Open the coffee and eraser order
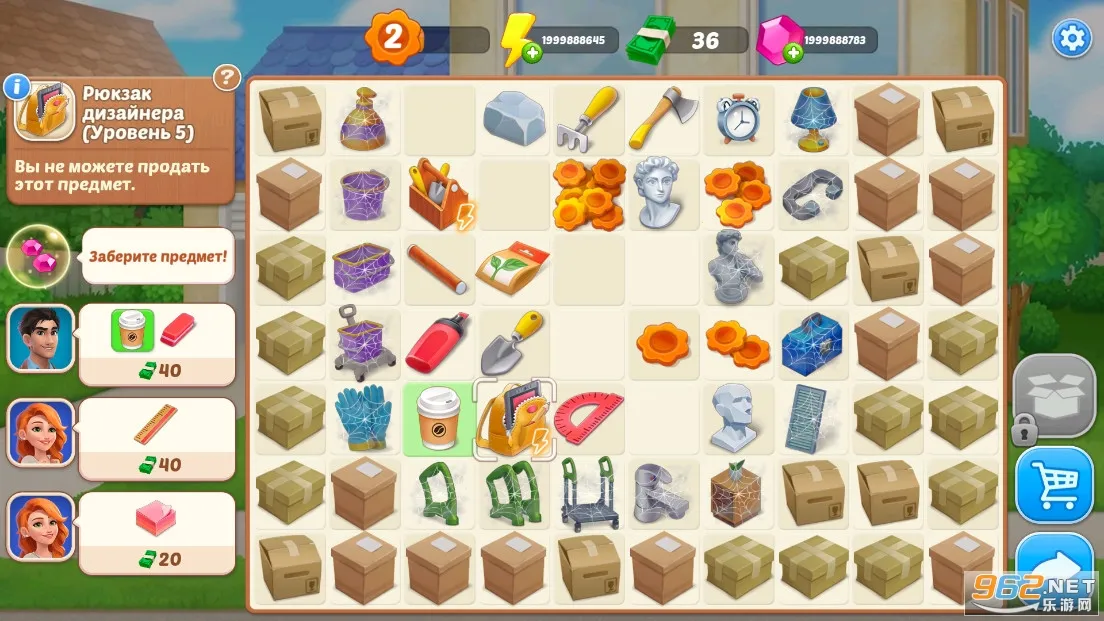Image resolution: width=1104 pixels, height=621 pixels. pos(156,343)
